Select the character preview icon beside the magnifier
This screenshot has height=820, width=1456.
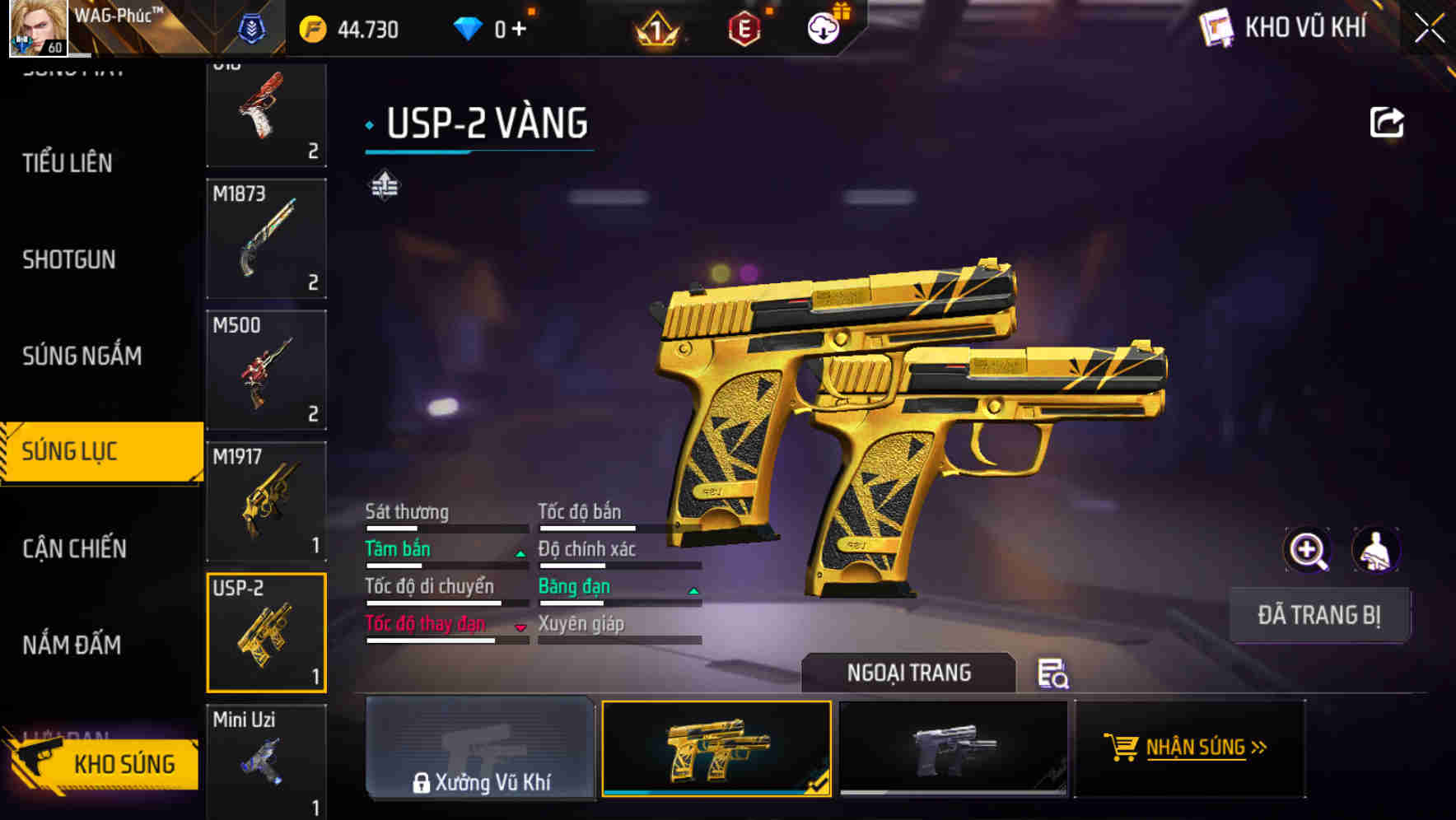[1376, 549]
